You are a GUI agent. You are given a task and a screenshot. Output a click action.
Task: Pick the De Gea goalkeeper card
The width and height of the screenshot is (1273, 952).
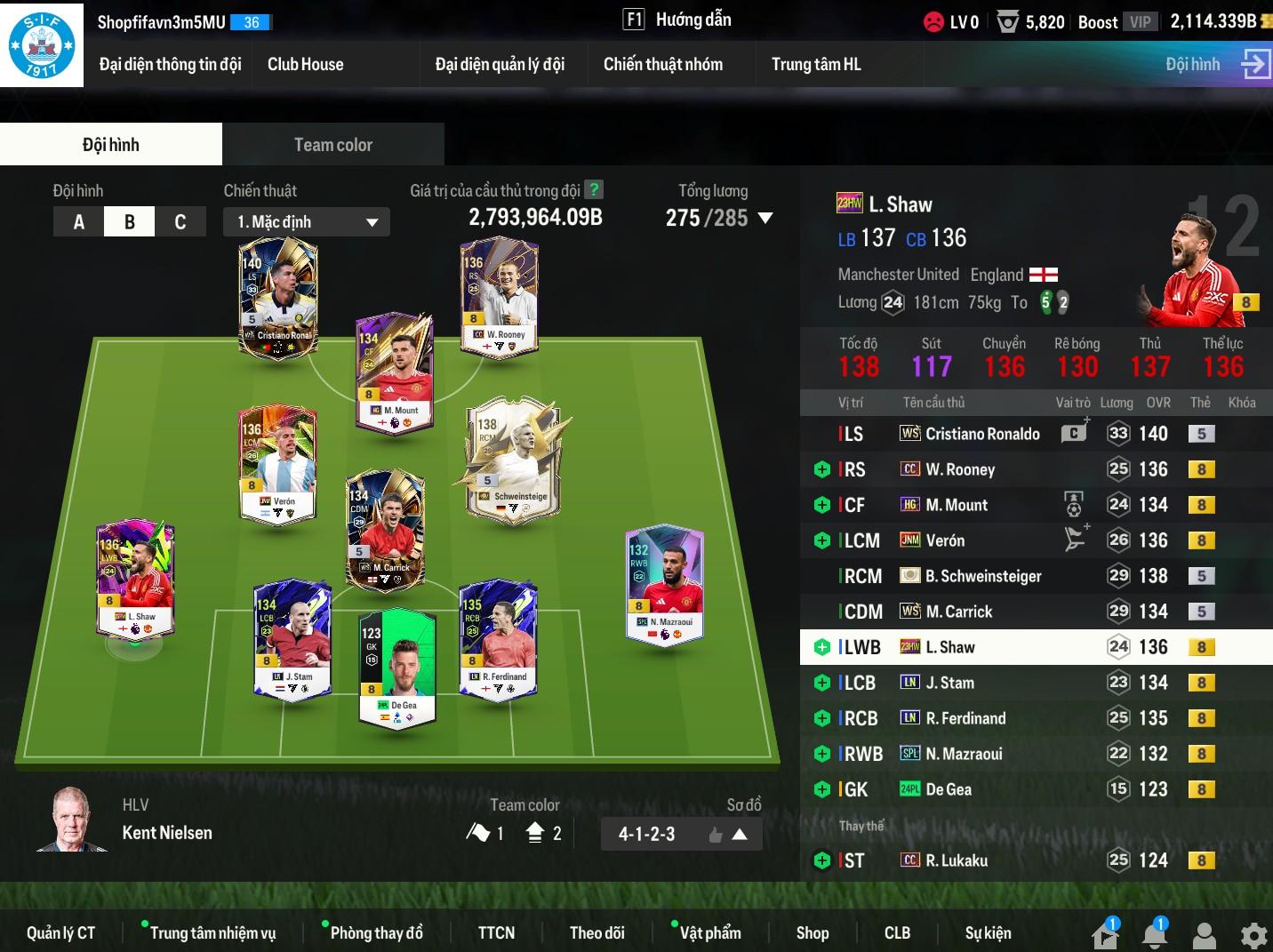point(397,667)
